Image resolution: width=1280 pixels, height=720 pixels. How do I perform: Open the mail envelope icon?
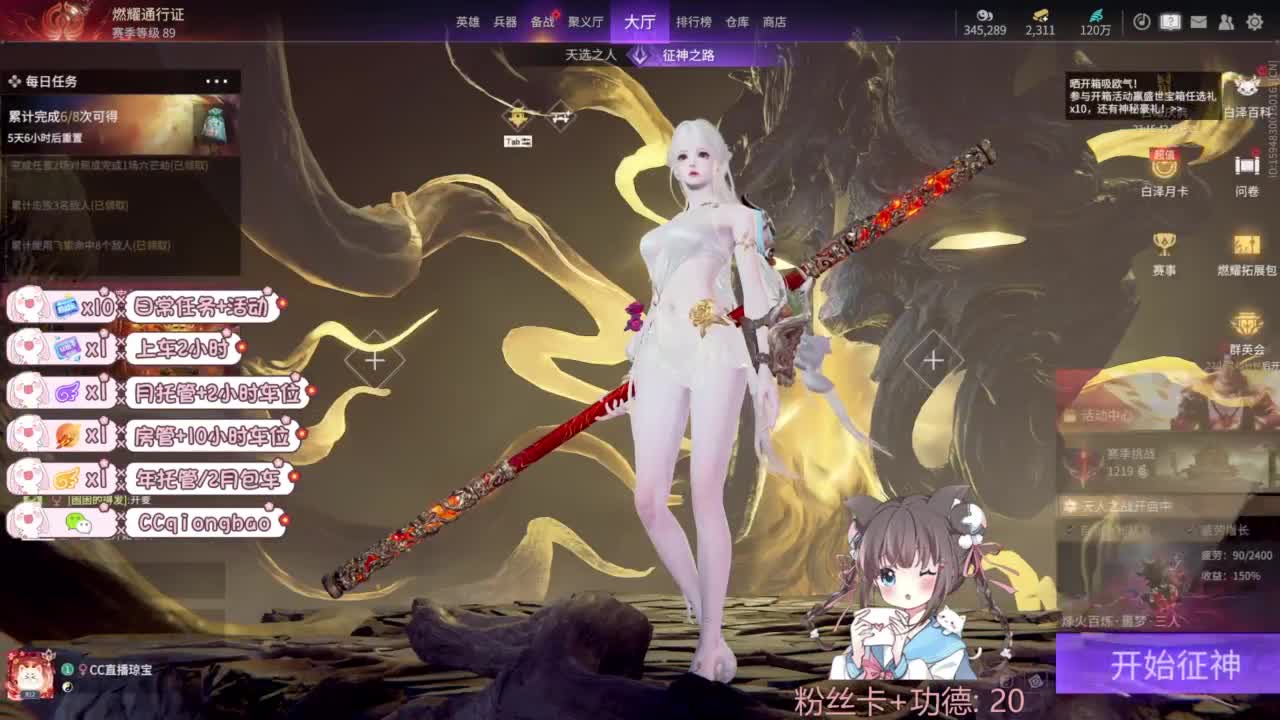pos(1198,21)
